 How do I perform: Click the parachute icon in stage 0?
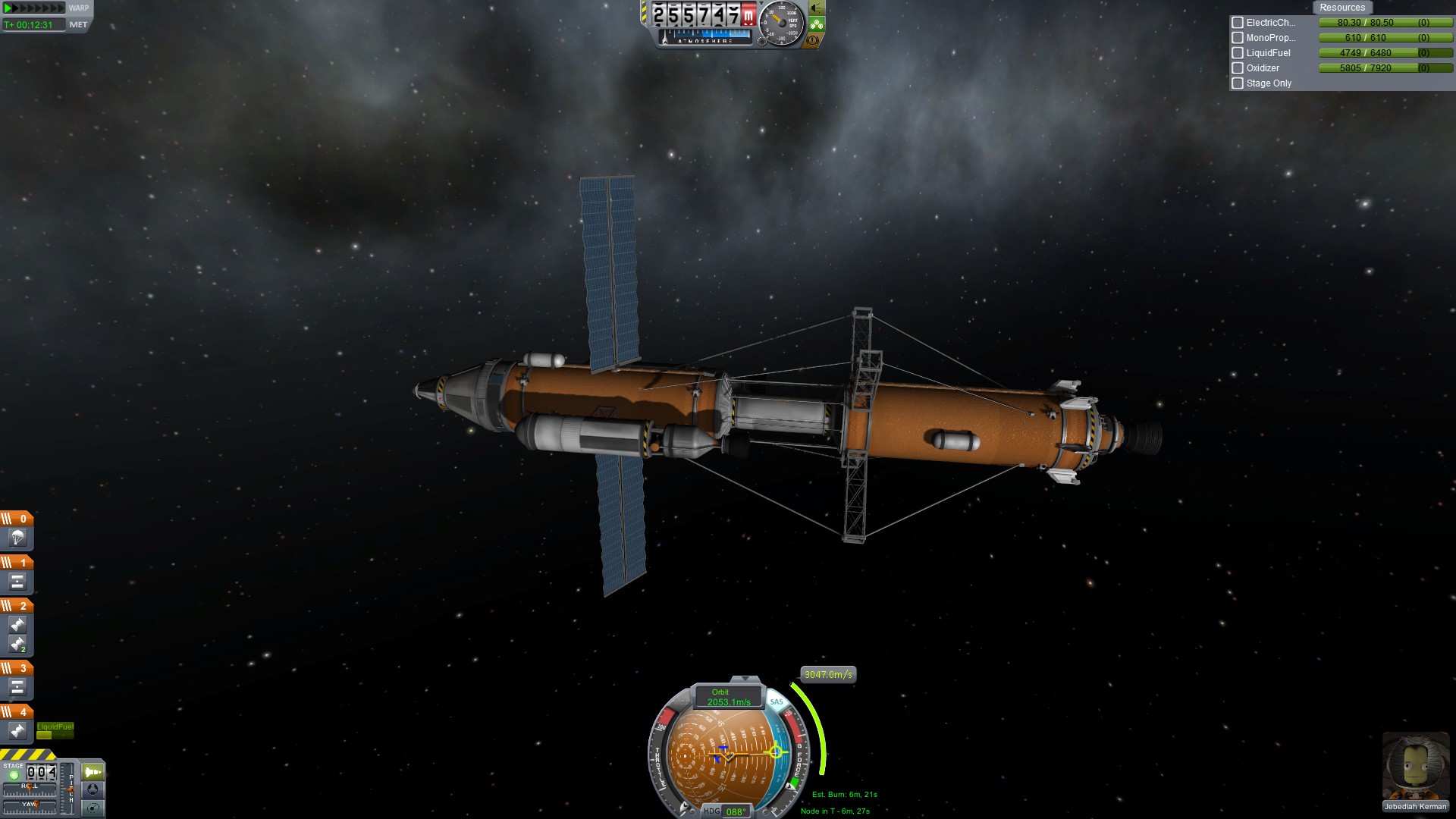click(x=17, y=538)
